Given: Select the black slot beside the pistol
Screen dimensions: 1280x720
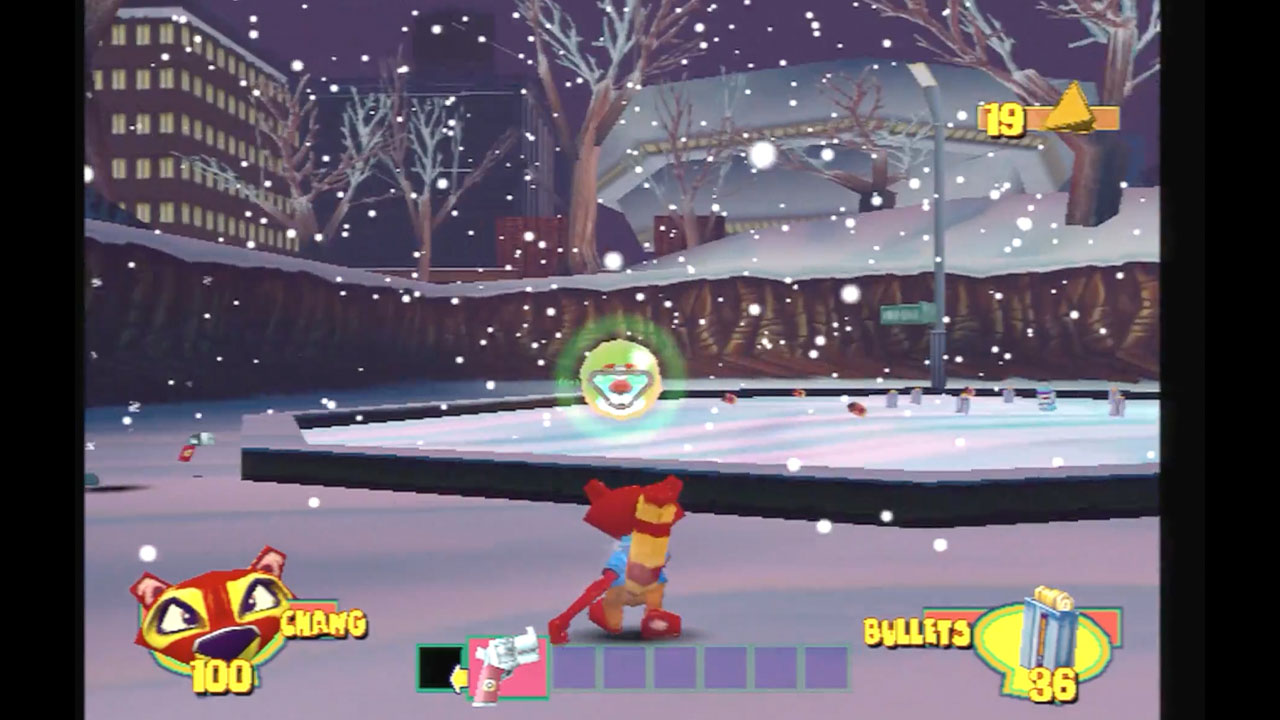Looking at the screenshot, I should [439, 667].
